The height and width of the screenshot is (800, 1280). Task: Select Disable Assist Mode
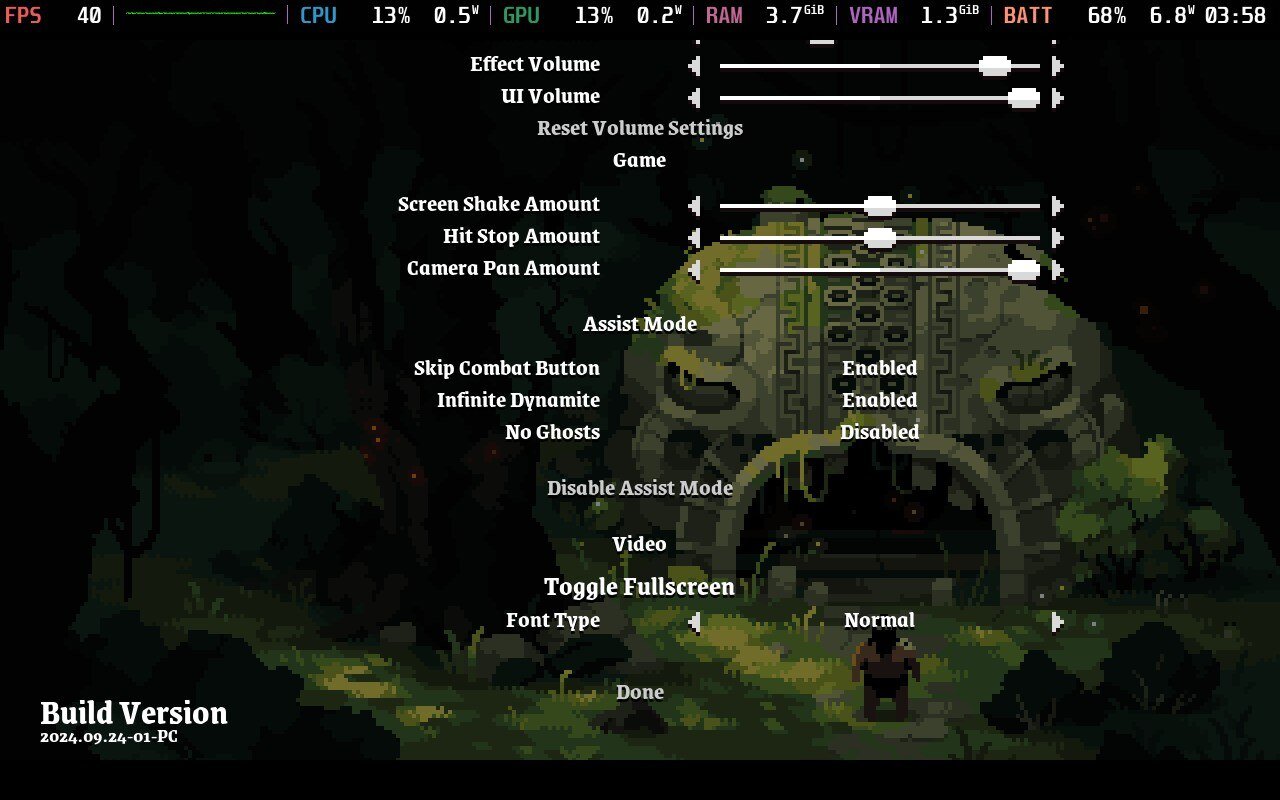[639, 488]
